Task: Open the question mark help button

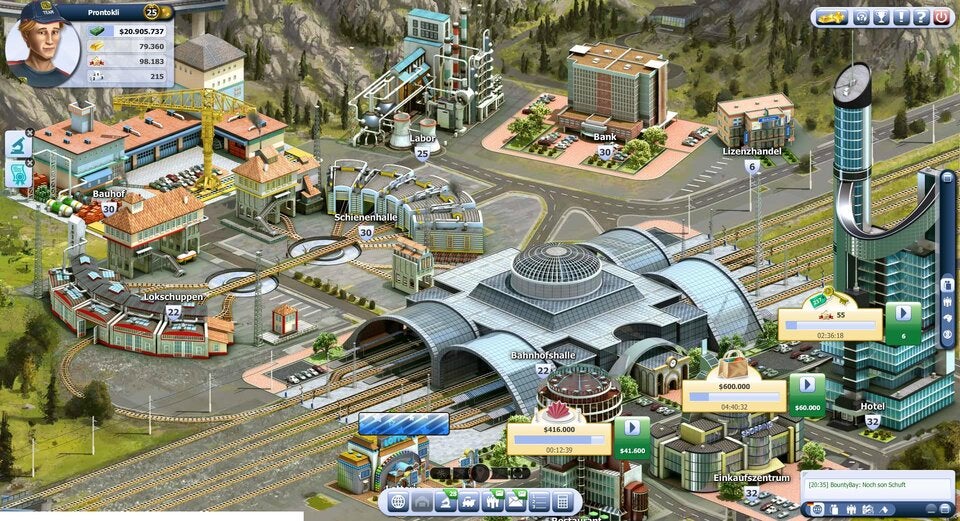Action: (x=920, y=17)
